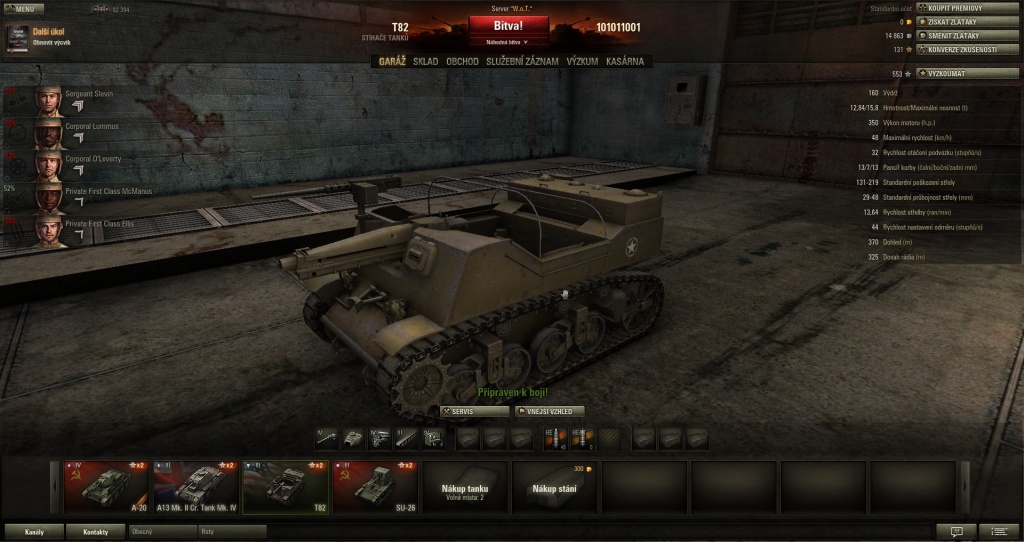Open the Menu button
The height and width of the screenshot is (542, 1024).
[x=23, y=7]
